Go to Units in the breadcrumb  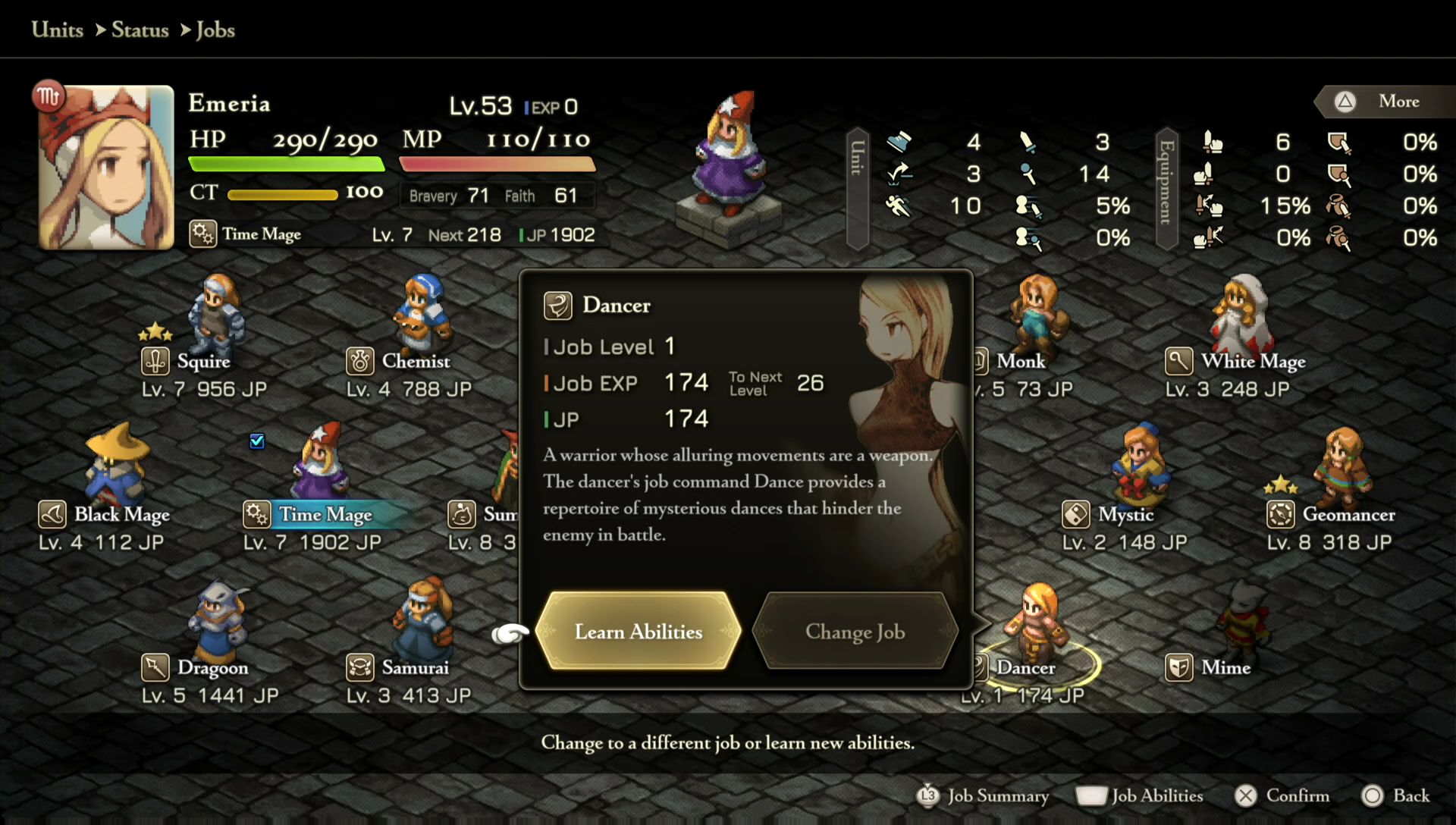58,30
